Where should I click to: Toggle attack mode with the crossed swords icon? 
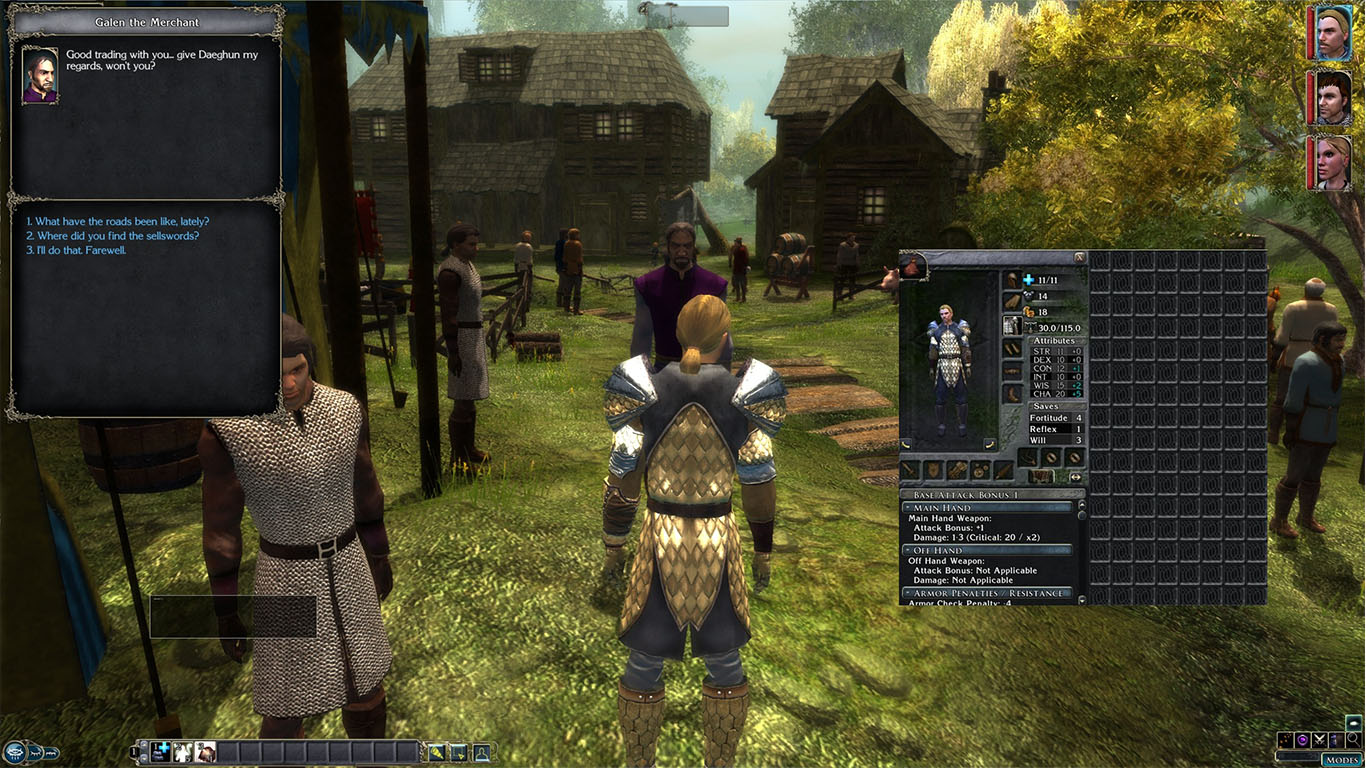[1319, 740]
